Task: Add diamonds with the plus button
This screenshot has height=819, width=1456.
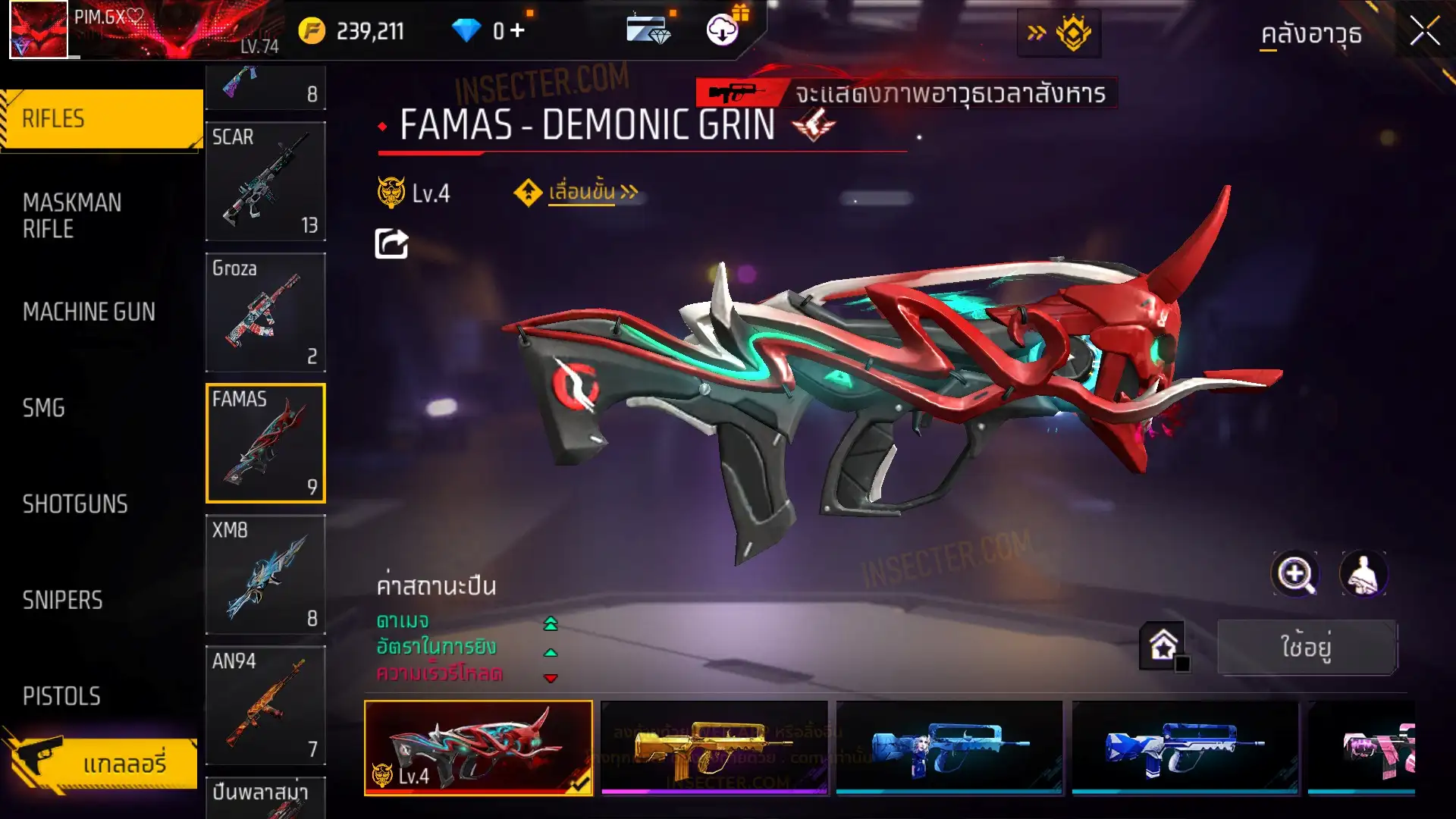Action: point(517,30)
